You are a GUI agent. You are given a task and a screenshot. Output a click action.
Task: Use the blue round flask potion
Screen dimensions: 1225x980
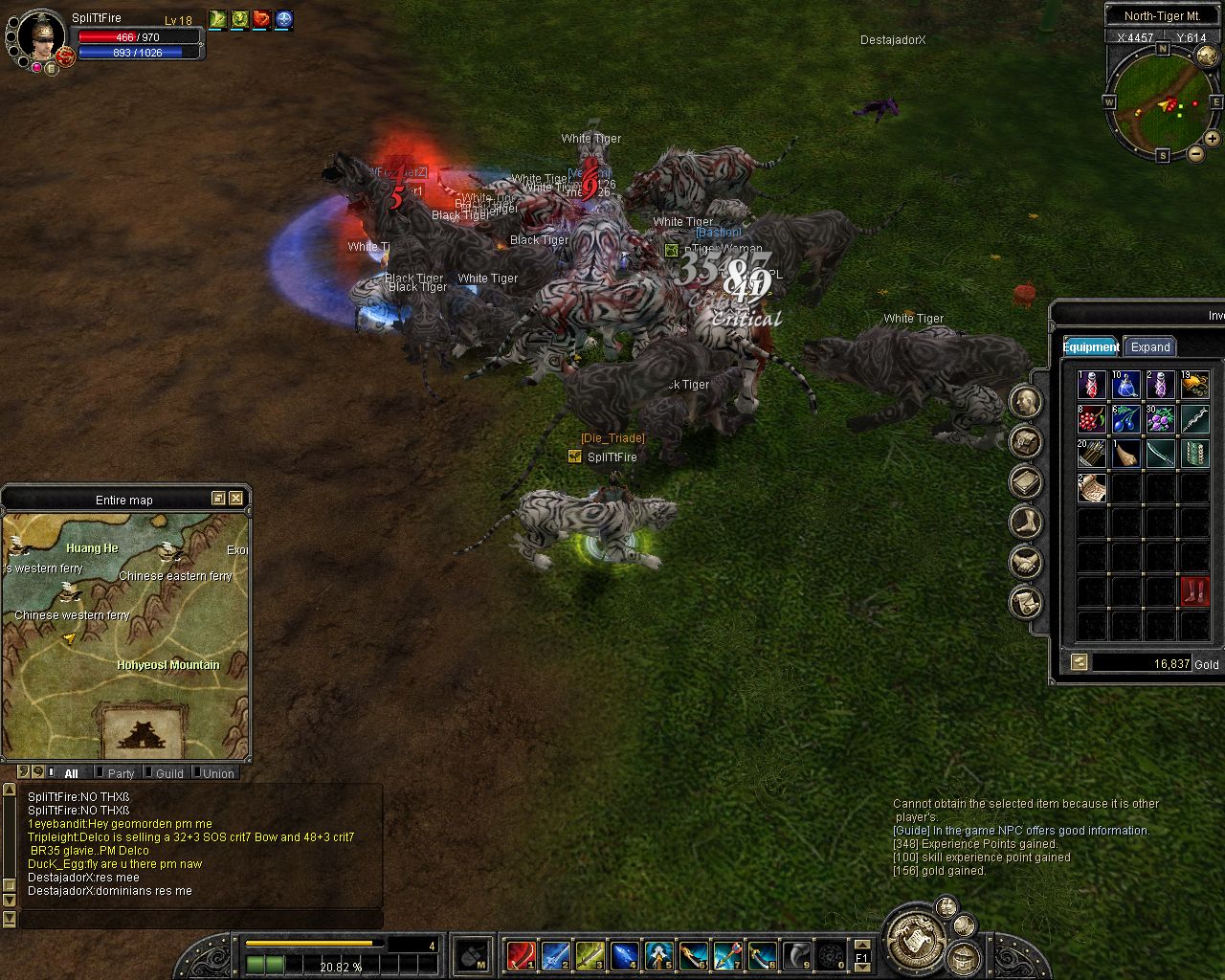[1125, 385]
